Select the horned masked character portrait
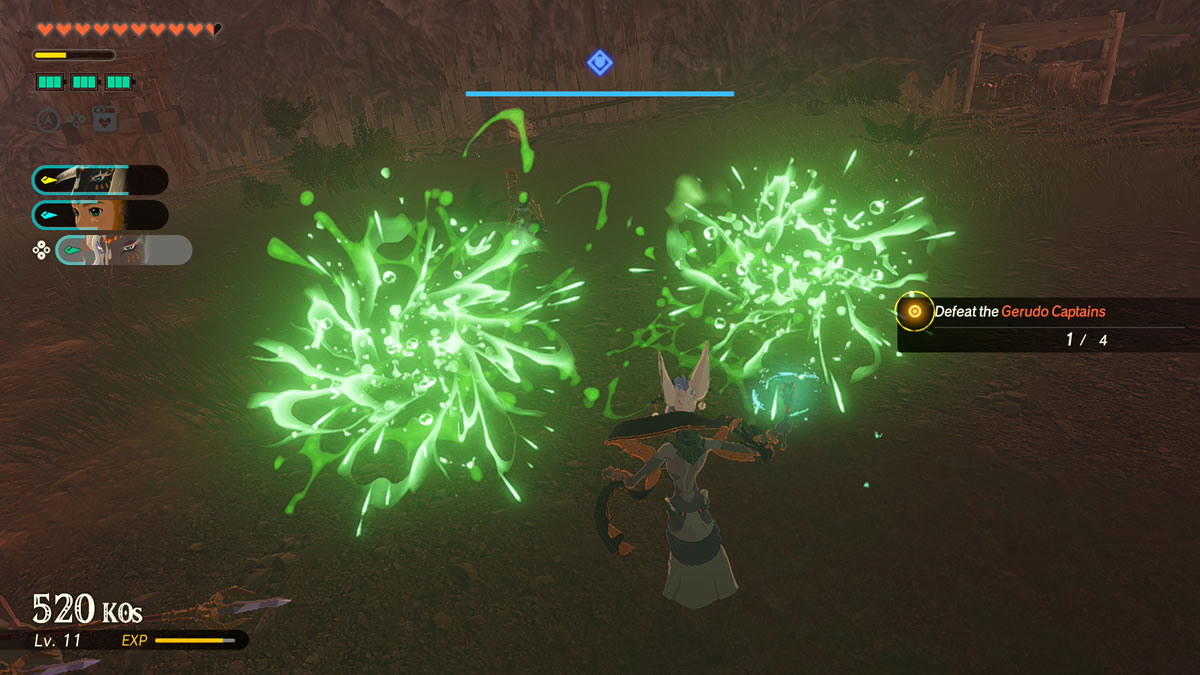Viewport: 1200px width, 675px height. pyautogui.click(x=100, y=180)
